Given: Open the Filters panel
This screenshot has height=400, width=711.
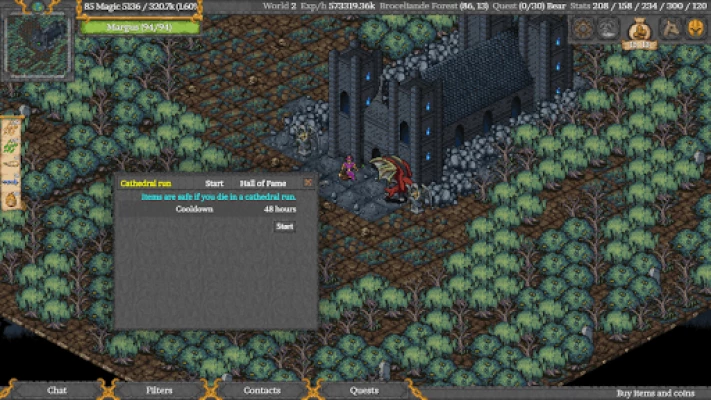Looking at the screenshot, I should pos(159,390).
